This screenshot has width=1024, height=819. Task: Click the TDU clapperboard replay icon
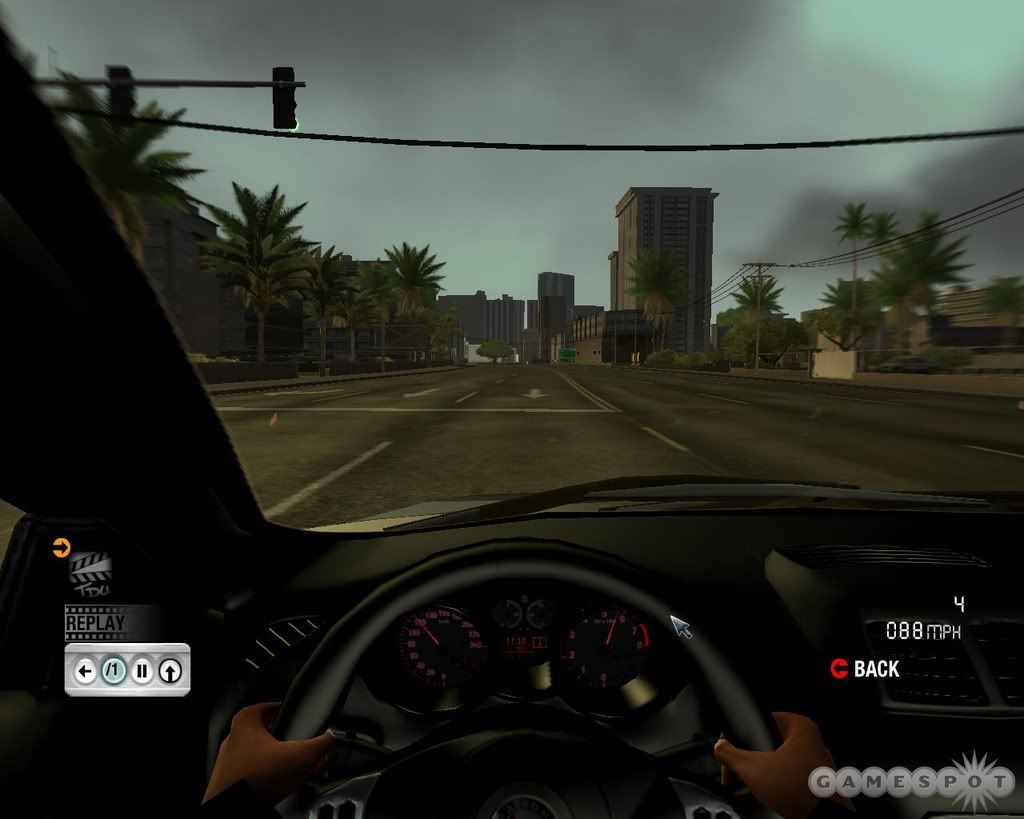click(x=89, y=574)
